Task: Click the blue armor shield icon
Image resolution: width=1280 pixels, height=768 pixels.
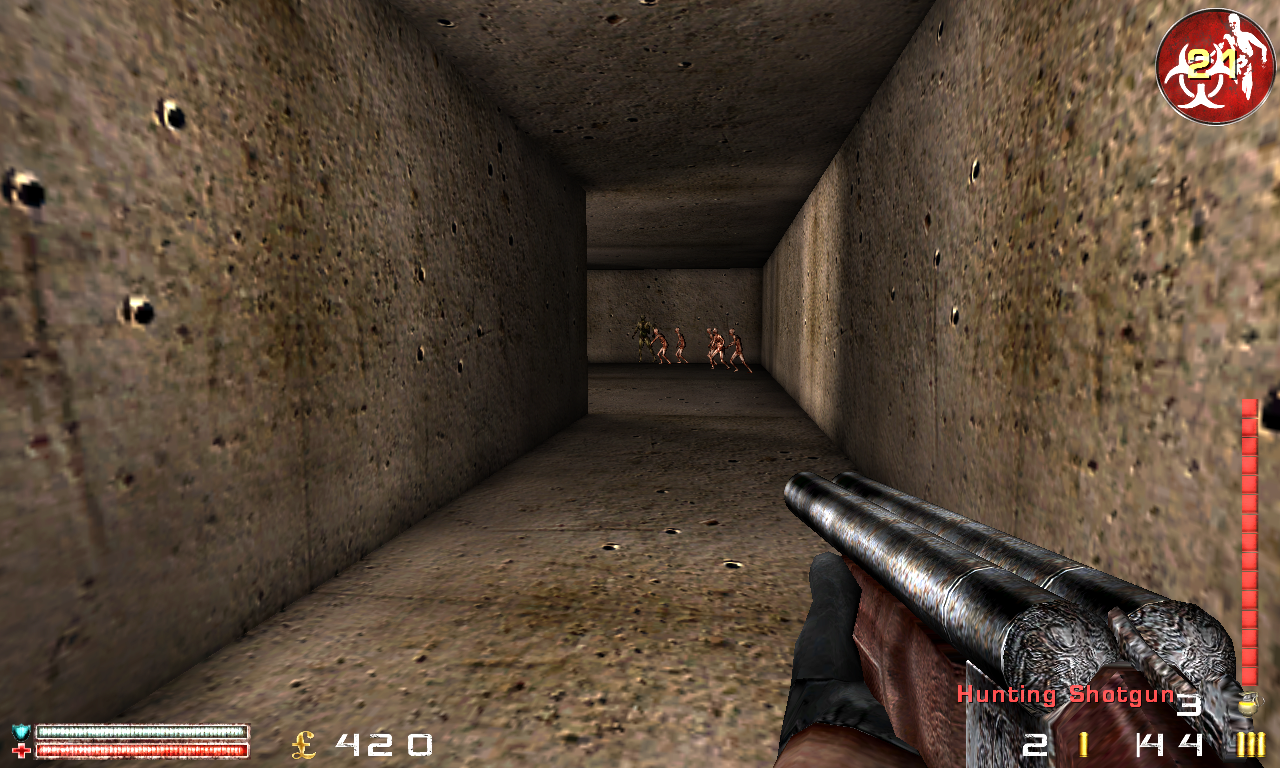Action: pyautogui.click(x=20, y=731)
